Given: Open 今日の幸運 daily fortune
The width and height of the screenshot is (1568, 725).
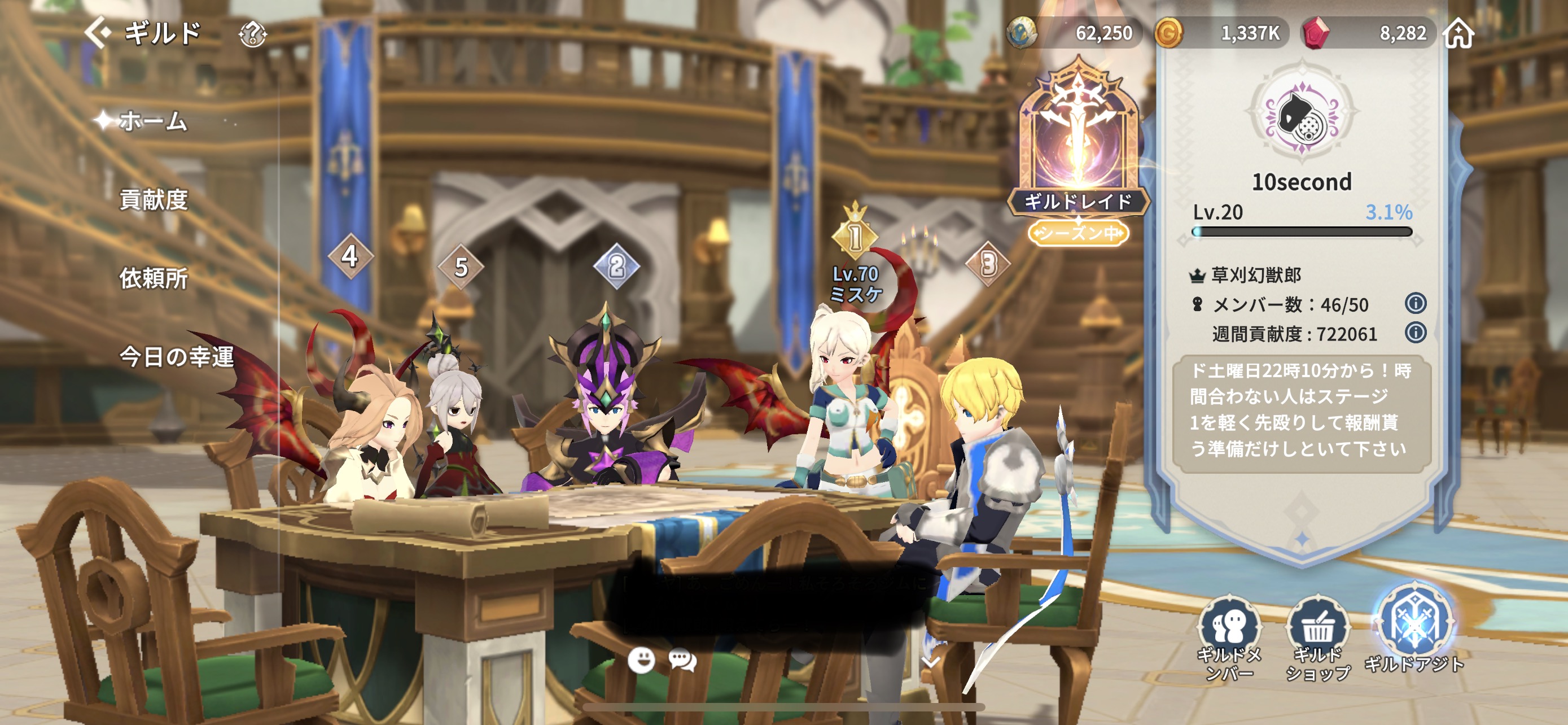Looking at the screenshot, I should point(176,357).
